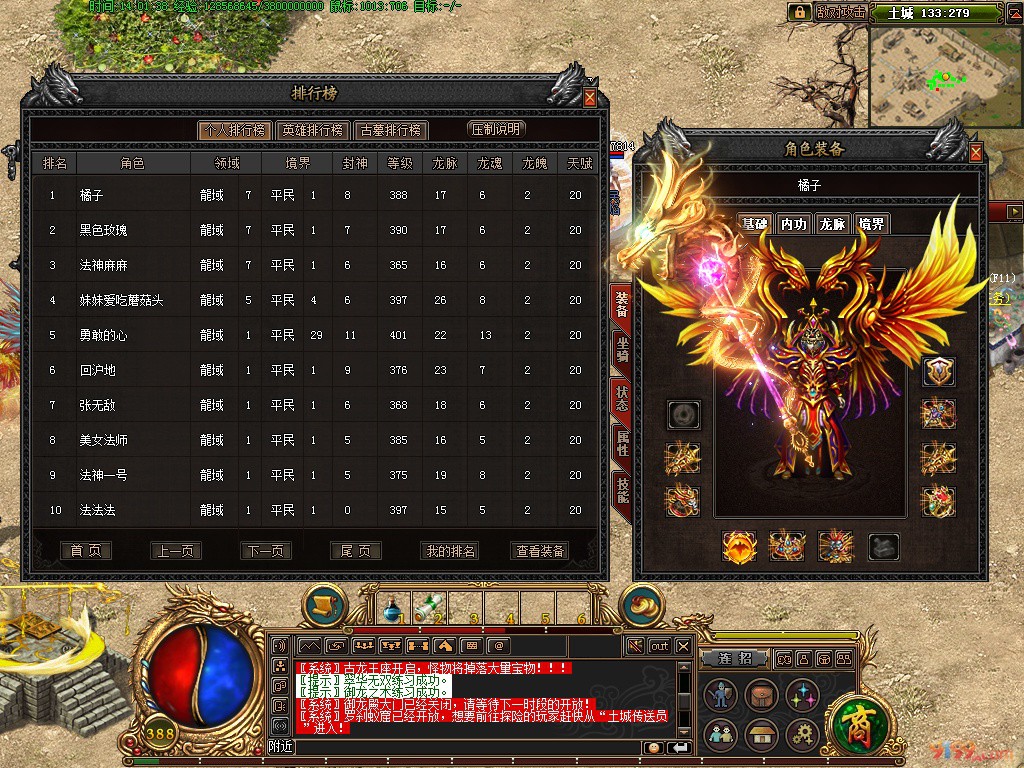Show the 压制说明 explanation
Viewport: 1024px width, 768px height.
pyautogui.click(x=496, y=129)
